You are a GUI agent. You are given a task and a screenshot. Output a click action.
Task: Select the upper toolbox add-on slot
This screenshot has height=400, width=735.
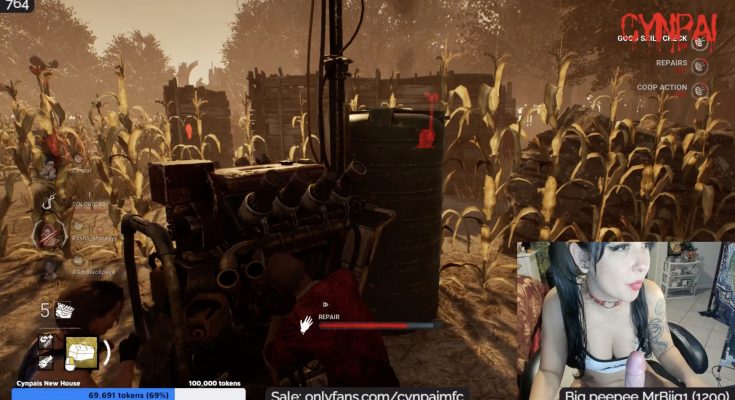[x=47, y=342]
